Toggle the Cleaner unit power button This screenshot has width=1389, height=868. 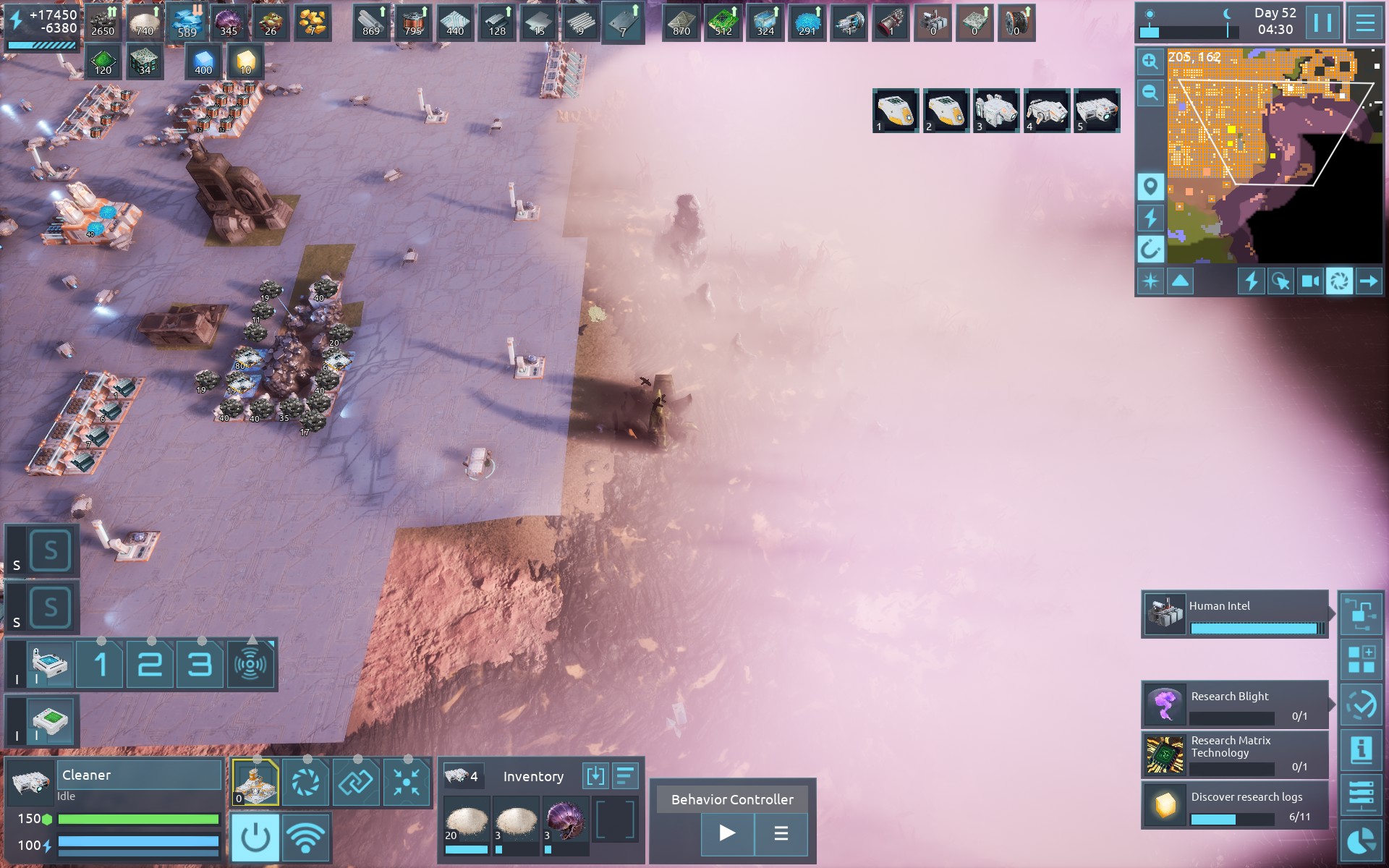(x=255, y=838)
